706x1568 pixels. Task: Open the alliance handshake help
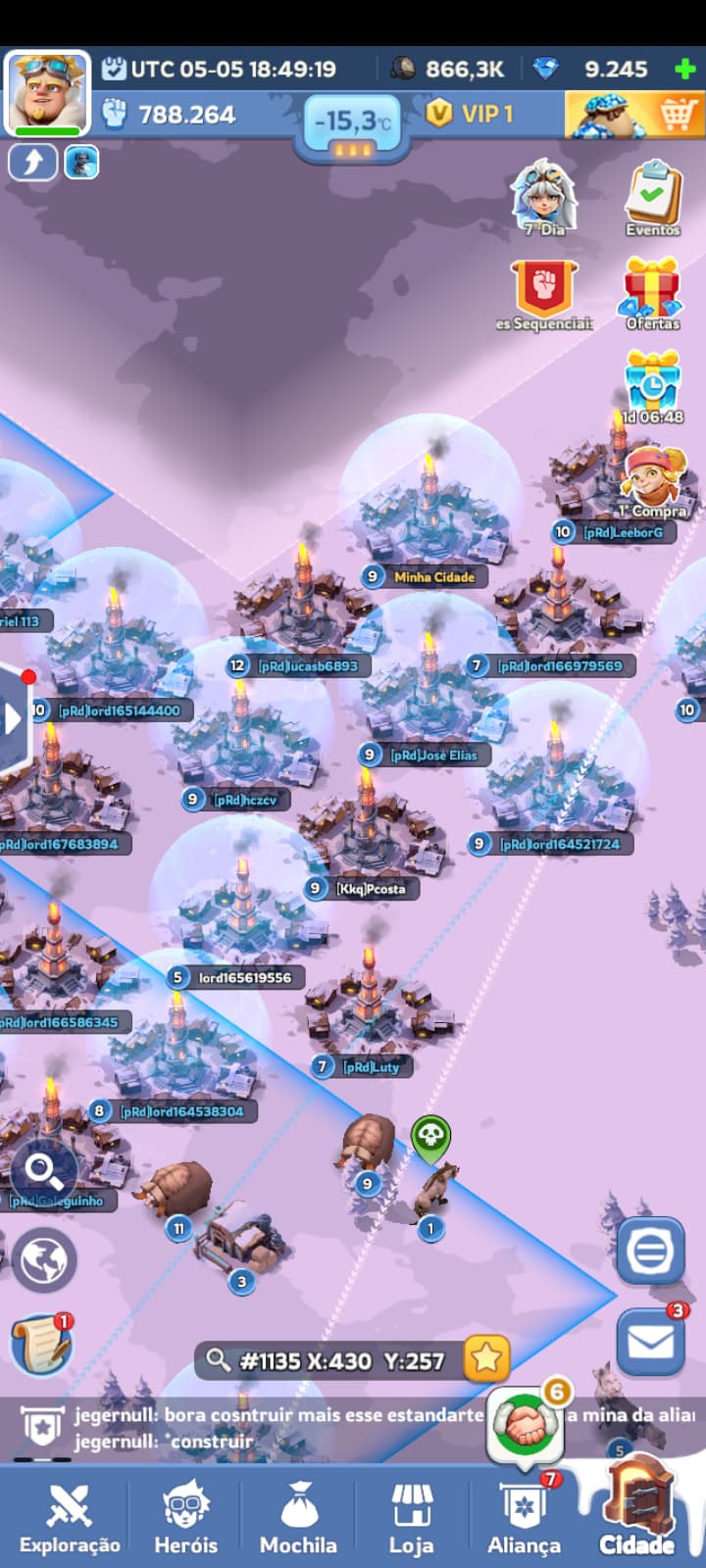point(527,1426)
